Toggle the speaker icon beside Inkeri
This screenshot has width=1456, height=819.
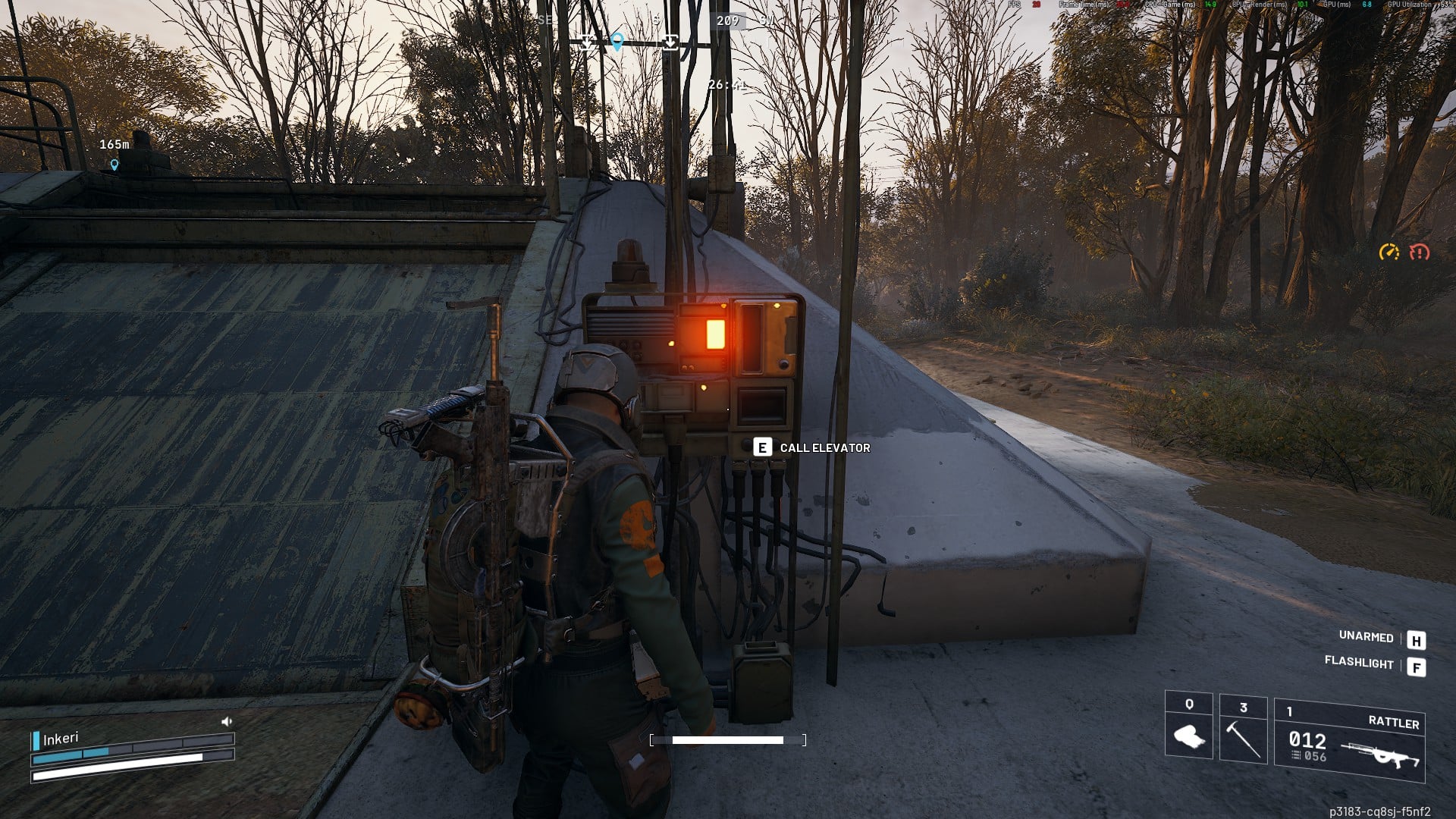pos(226,722)
